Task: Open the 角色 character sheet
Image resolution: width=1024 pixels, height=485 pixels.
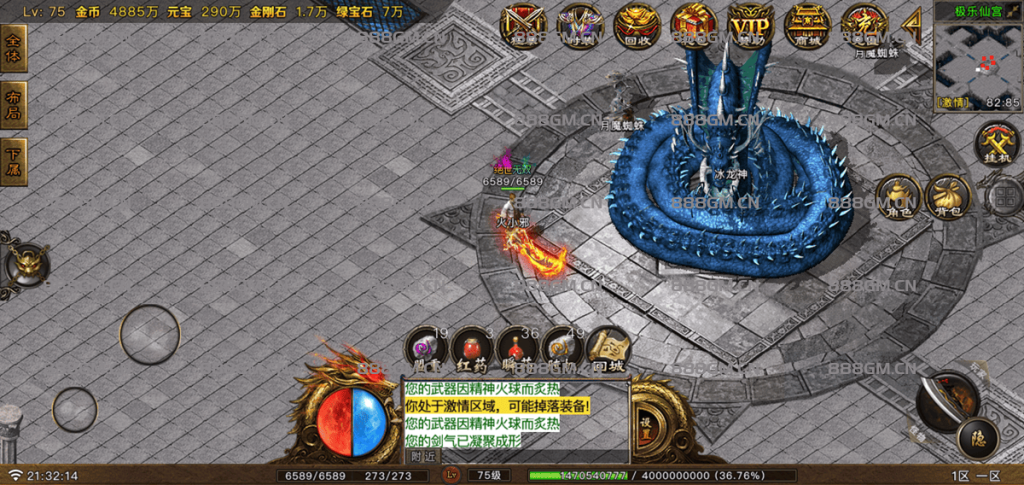Action: tap(897, 197)
